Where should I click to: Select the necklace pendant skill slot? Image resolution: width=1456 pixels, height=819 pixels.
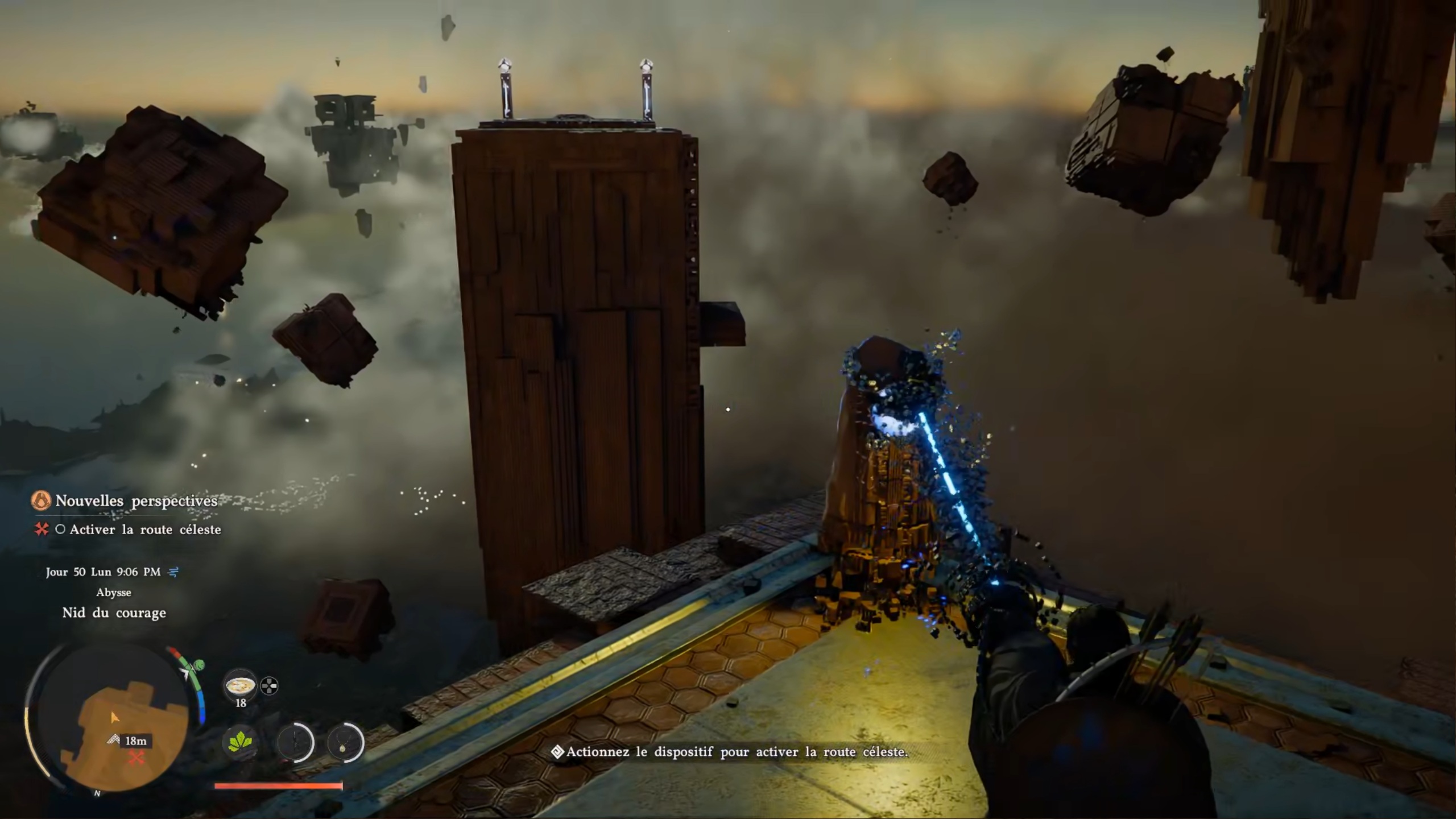[345, 742]
